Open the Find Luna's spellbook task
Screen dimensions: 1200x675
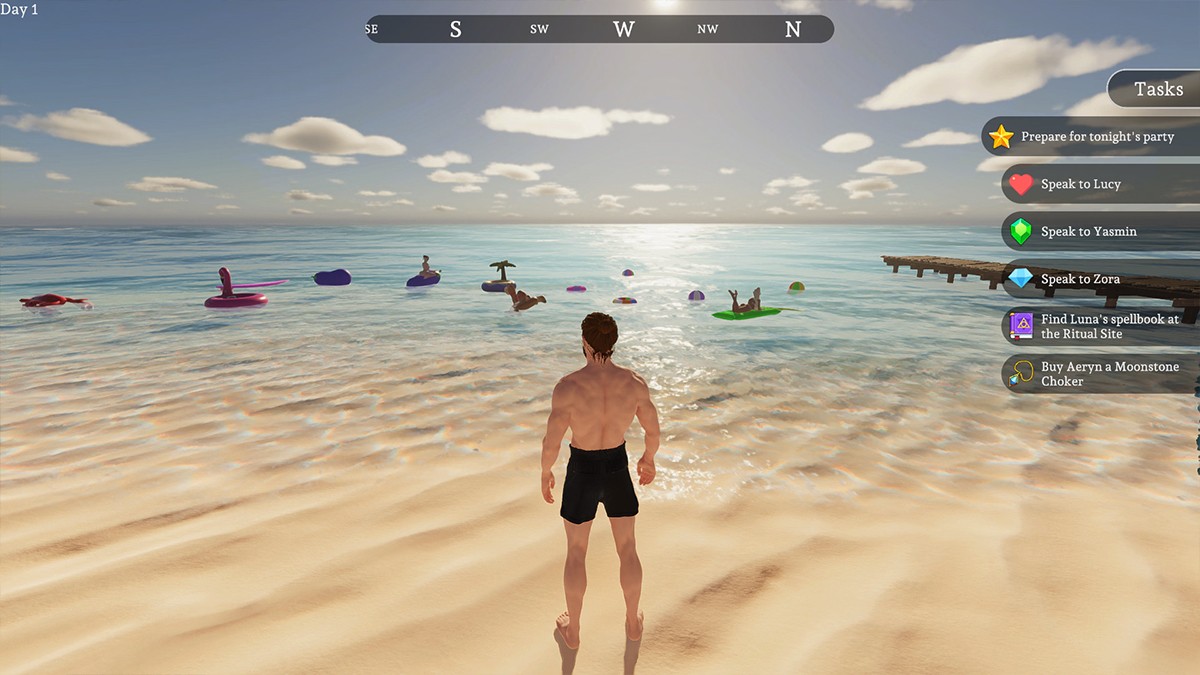[x=1100, y=326]
